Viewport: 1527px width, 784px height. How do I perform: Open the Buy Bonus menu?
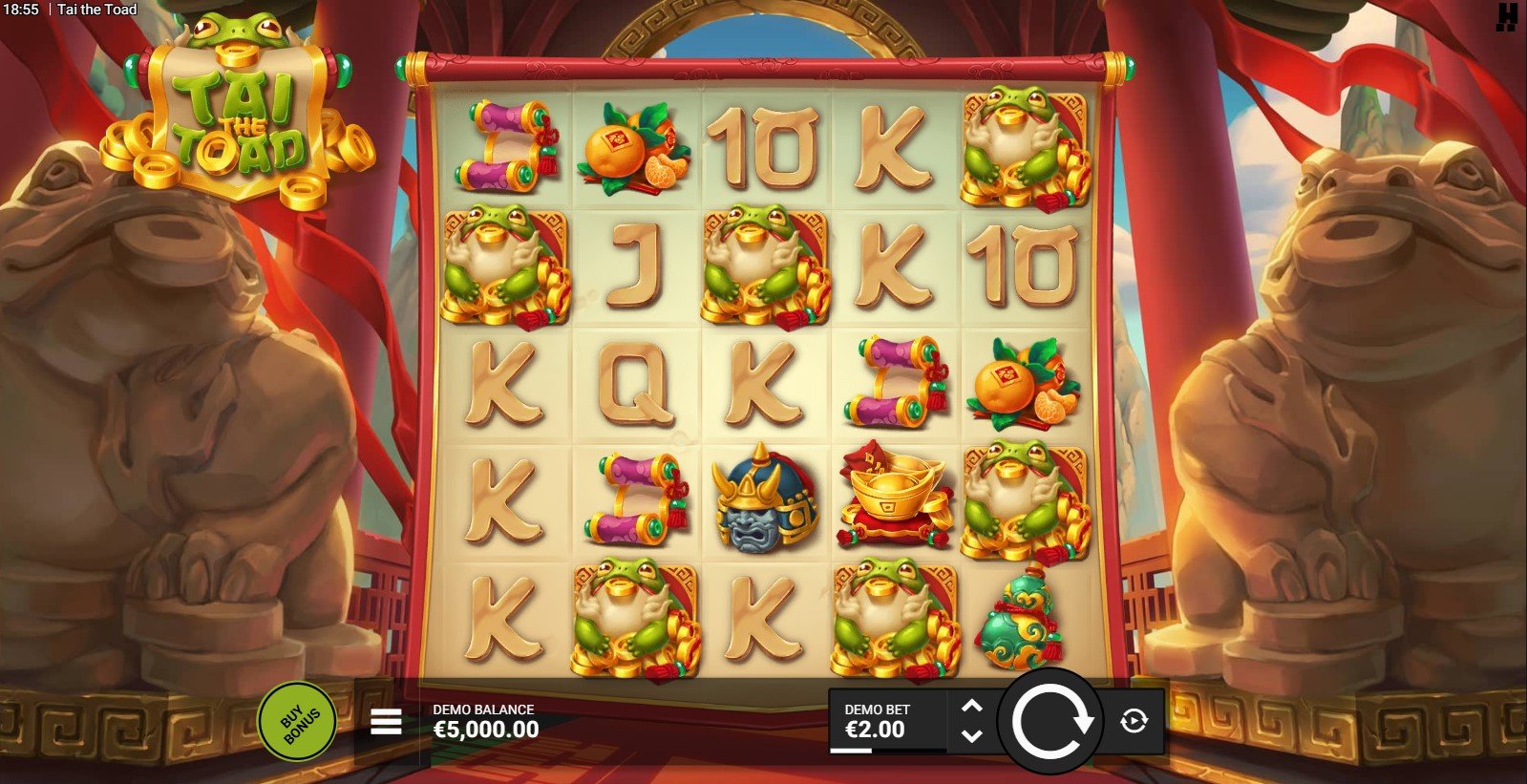297,721
